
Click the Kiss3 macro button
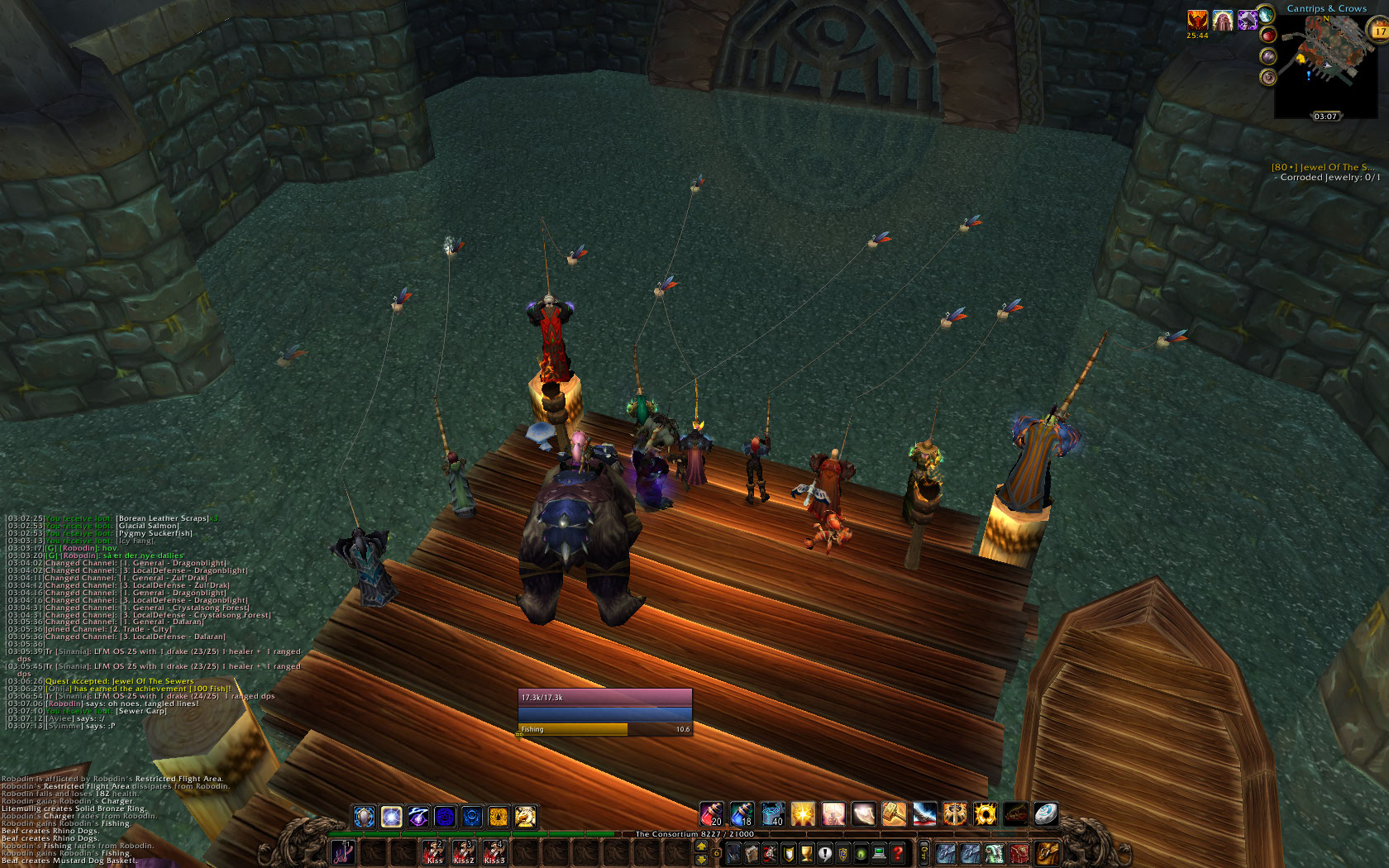(494, 852)
